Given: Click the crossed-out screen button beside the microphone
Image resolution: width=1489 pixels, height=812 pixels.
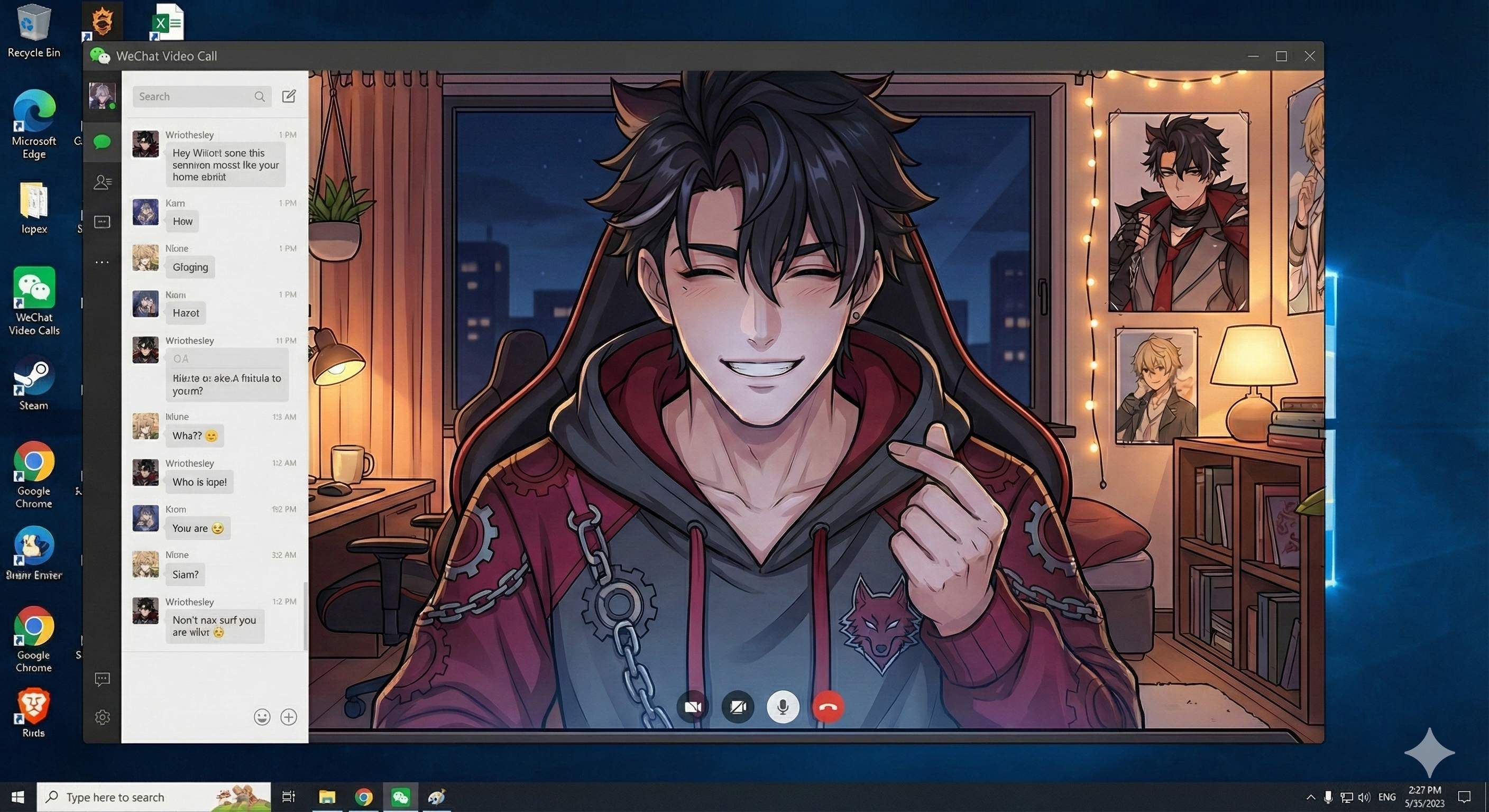Looking at the screenshot, I should point(738,706).
